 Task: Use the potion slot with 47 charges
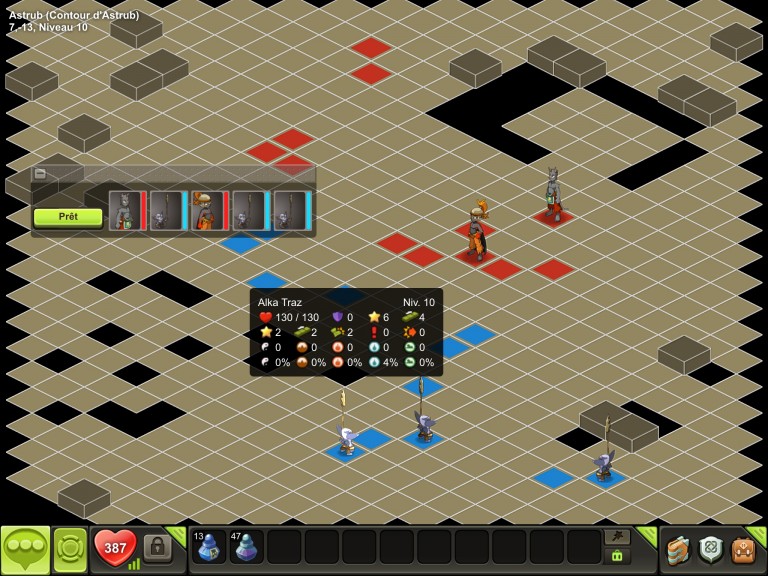pos(246,547)
